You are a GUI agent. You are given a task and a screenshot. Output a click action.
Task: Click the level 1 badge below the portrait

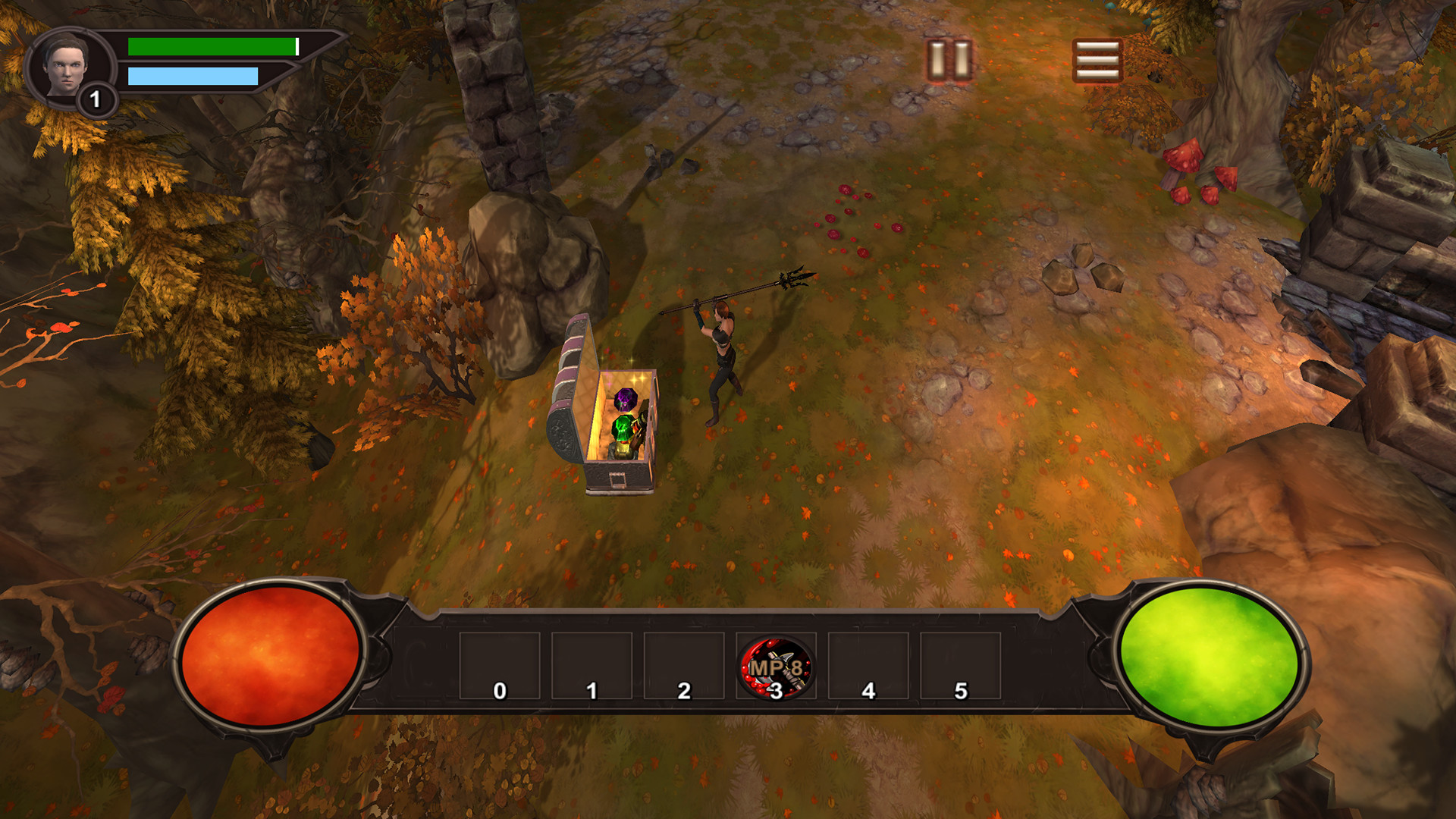pyautogui.click(x=97, y=98)
